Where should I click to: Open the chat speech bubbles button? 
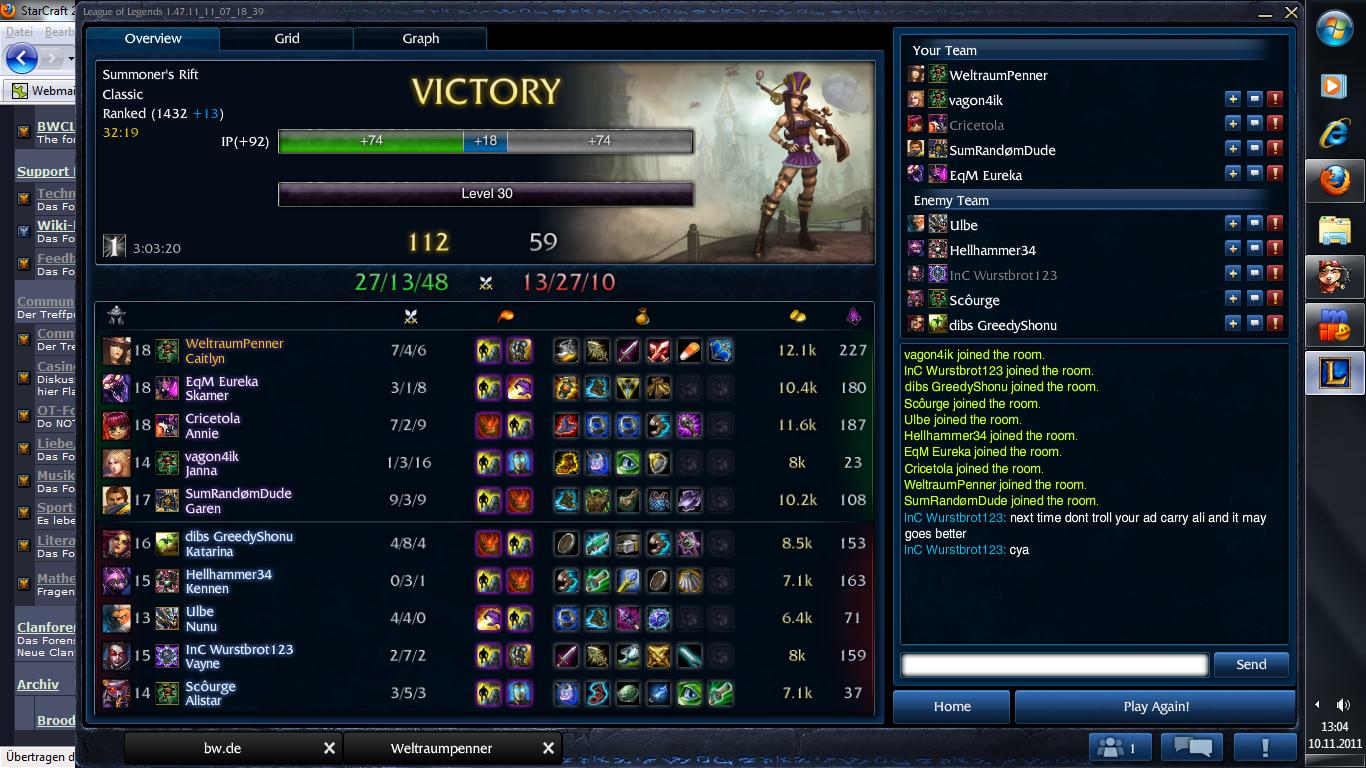coord(1192,747)
